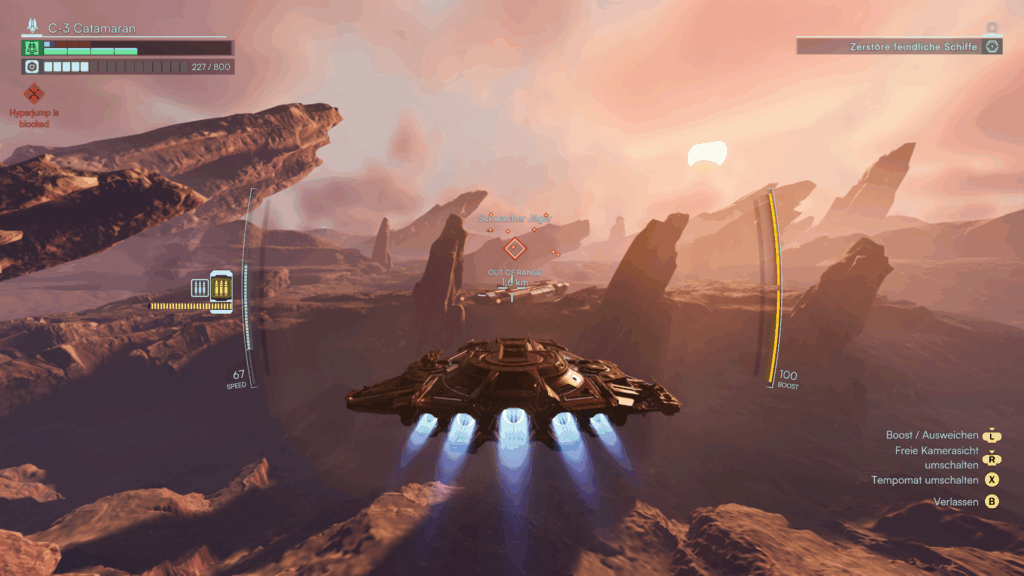Switch to the white ammo weapon slot

199,288
